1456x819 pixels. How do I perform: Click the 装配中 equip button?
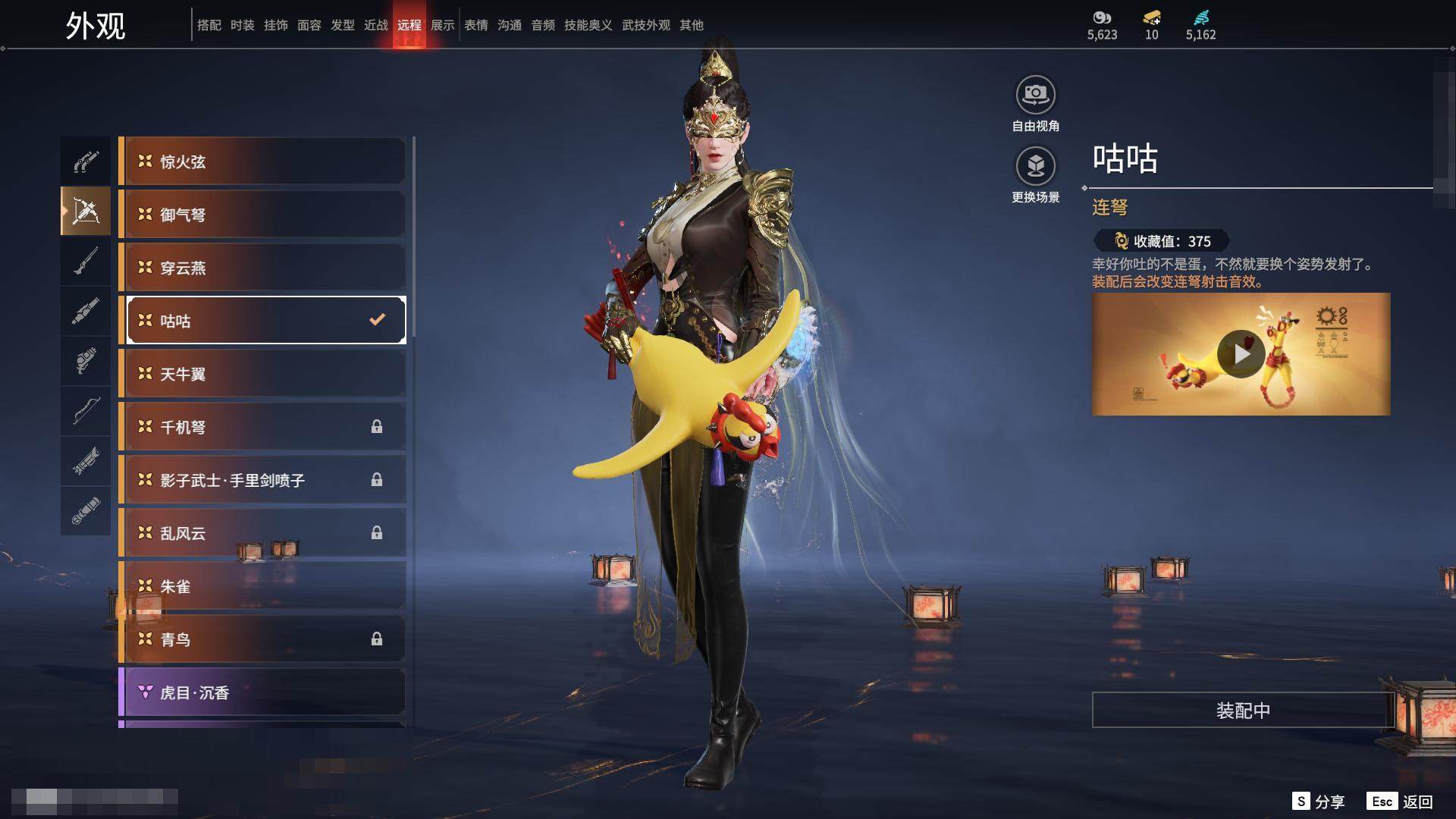click(x=1243, y=711)
